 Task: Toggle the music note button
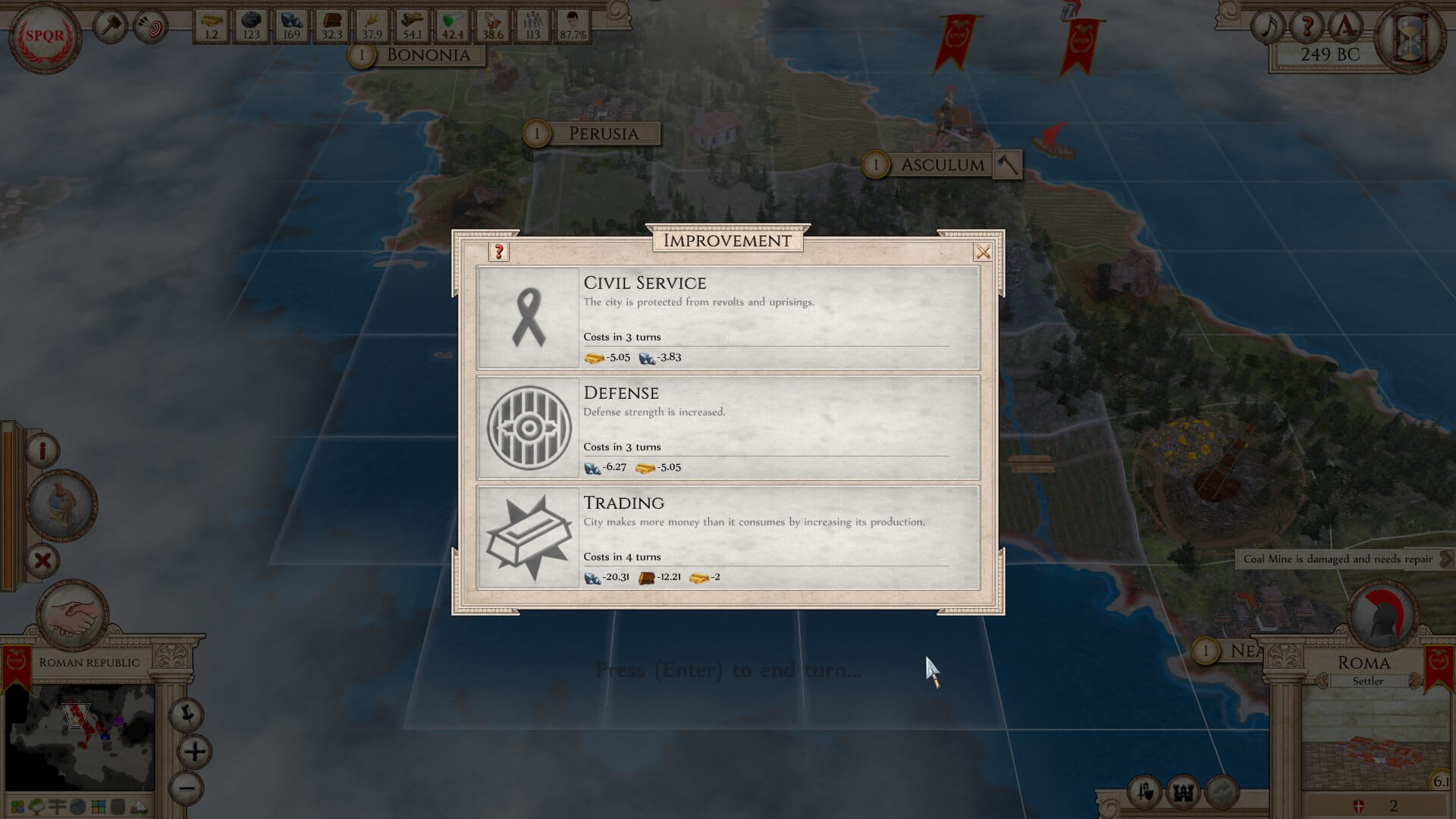pos(1268,27)
